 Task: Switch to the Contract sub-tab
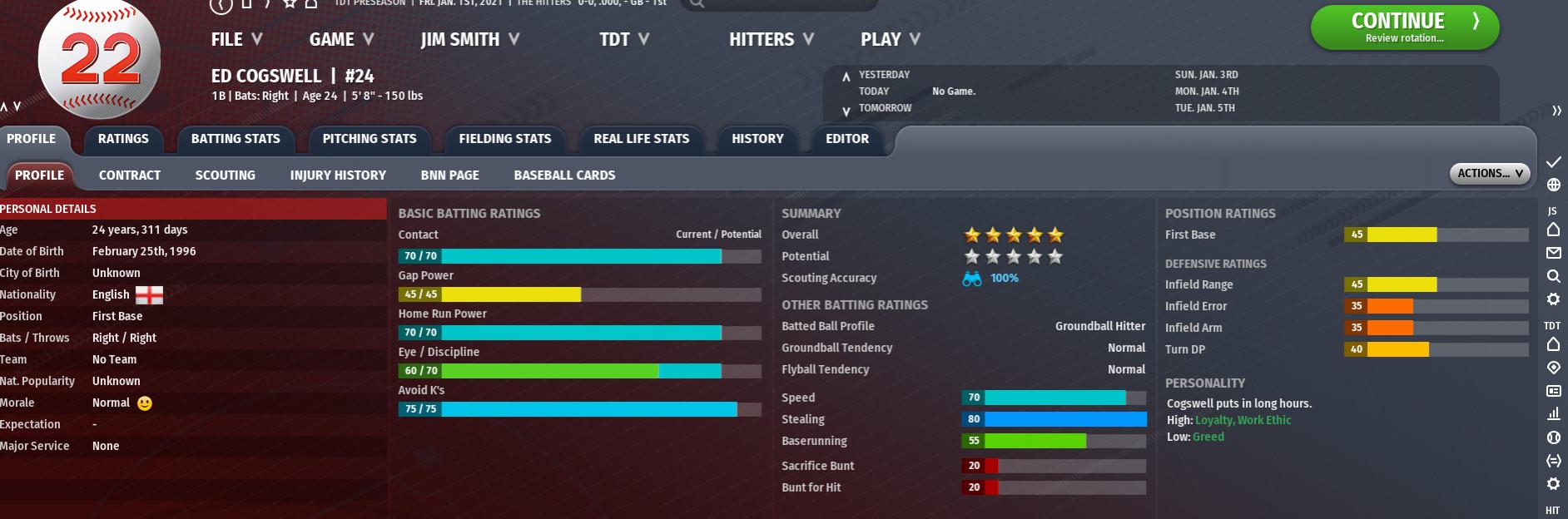[130, 175]
